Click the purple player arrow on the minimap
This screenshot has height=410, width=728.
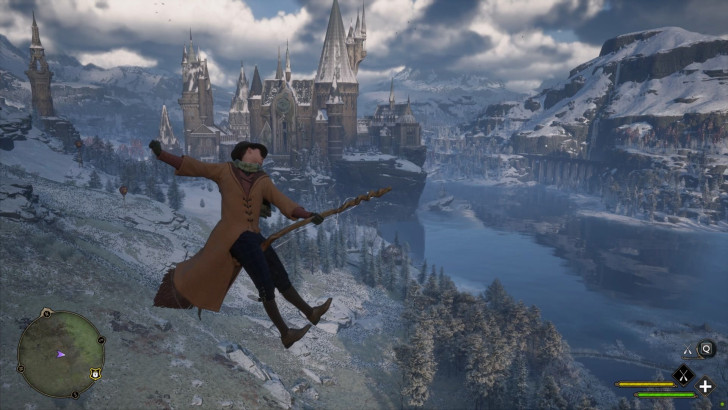[61, 353]
